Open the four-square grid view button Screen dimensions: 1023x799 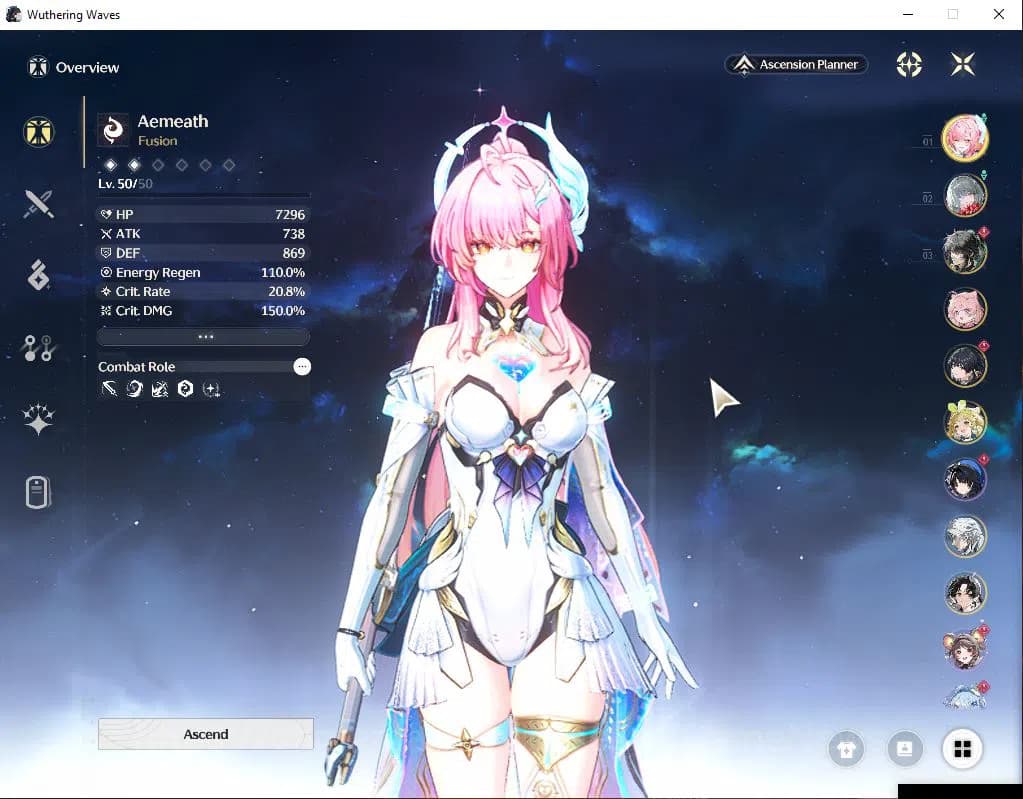coord(963,749)
